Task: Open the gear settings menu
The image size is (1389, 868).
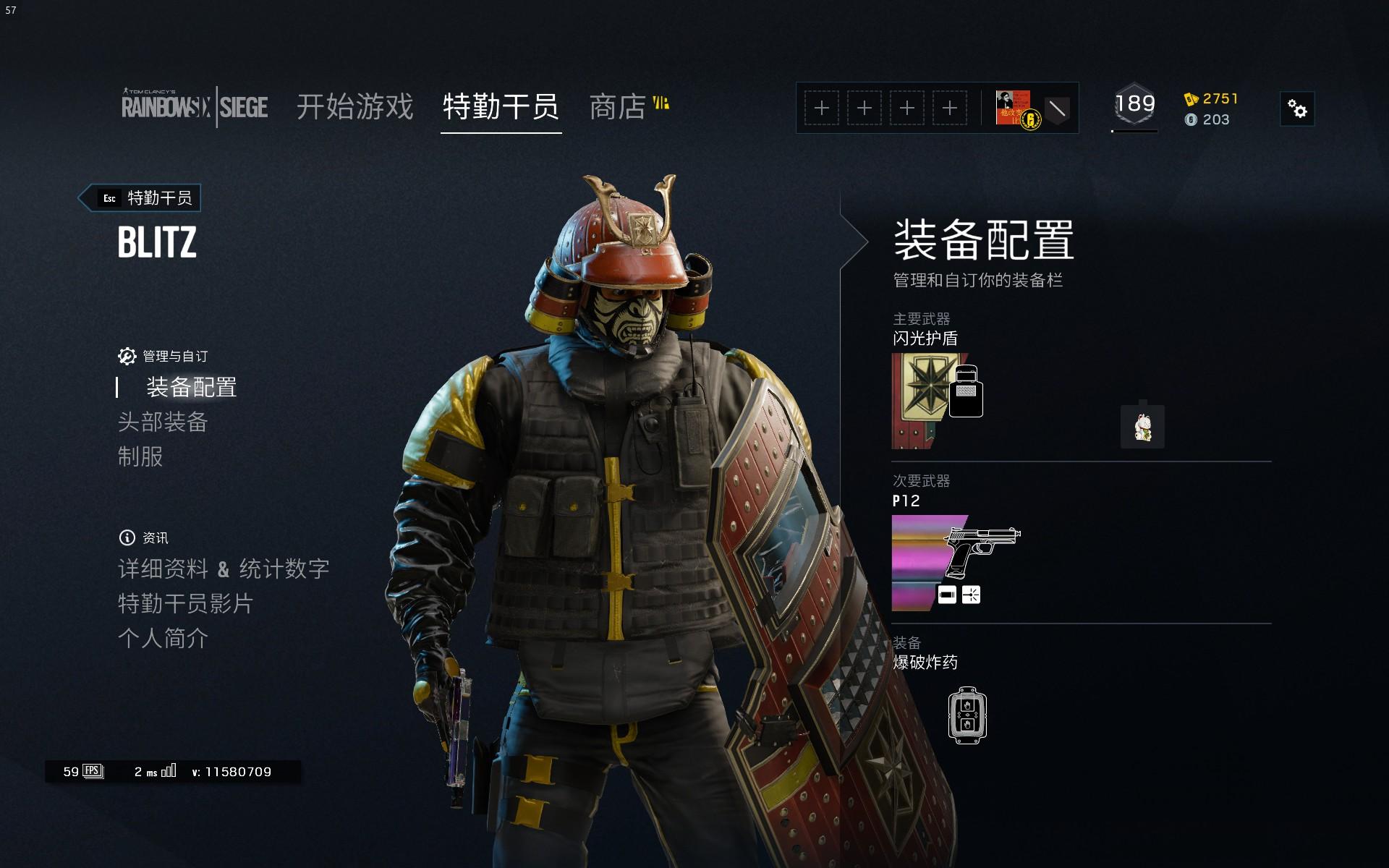Action: coord(1297,109)
